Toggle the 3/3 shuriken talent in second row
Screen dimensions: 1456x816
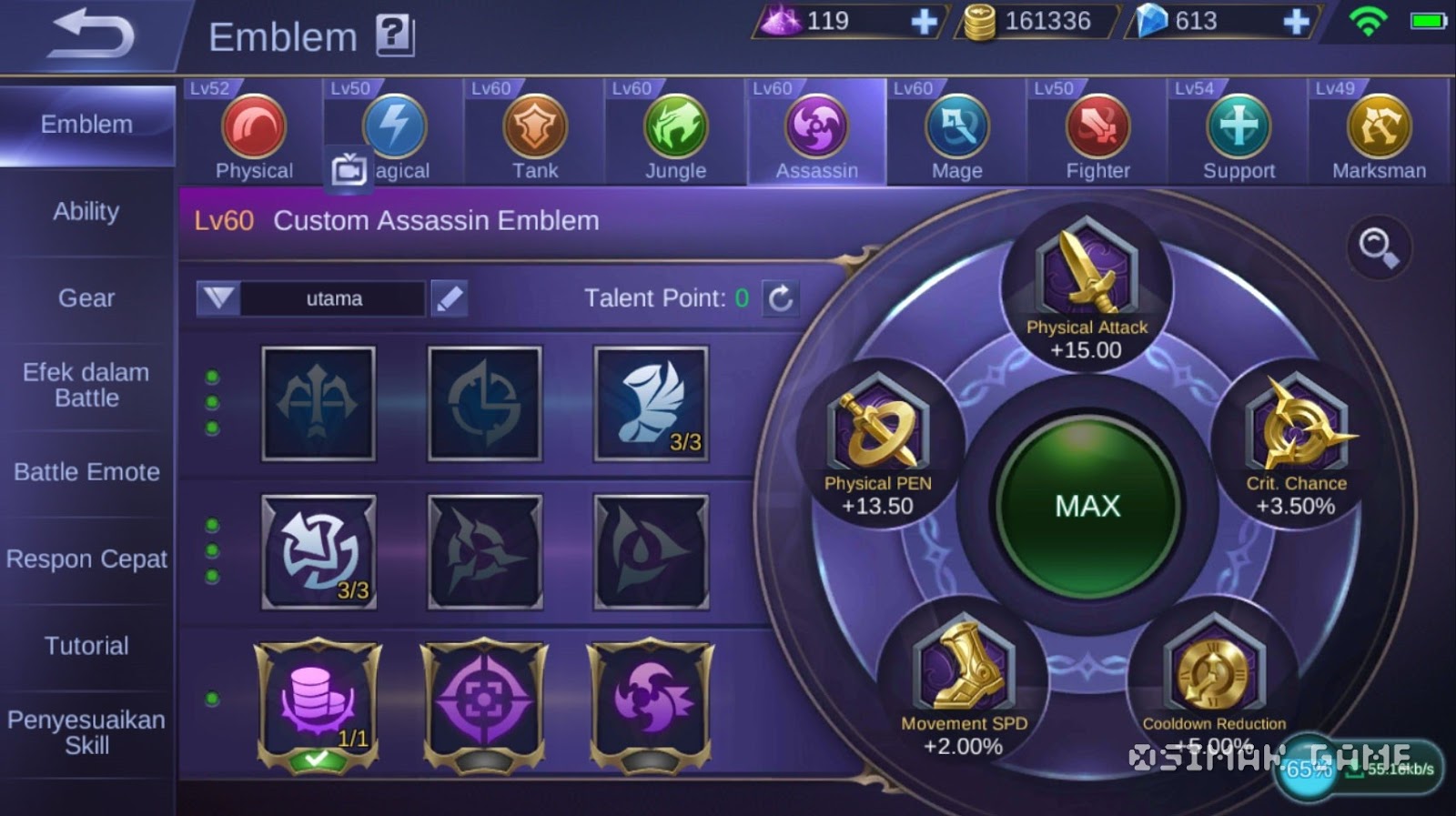(x=319, y=550)
